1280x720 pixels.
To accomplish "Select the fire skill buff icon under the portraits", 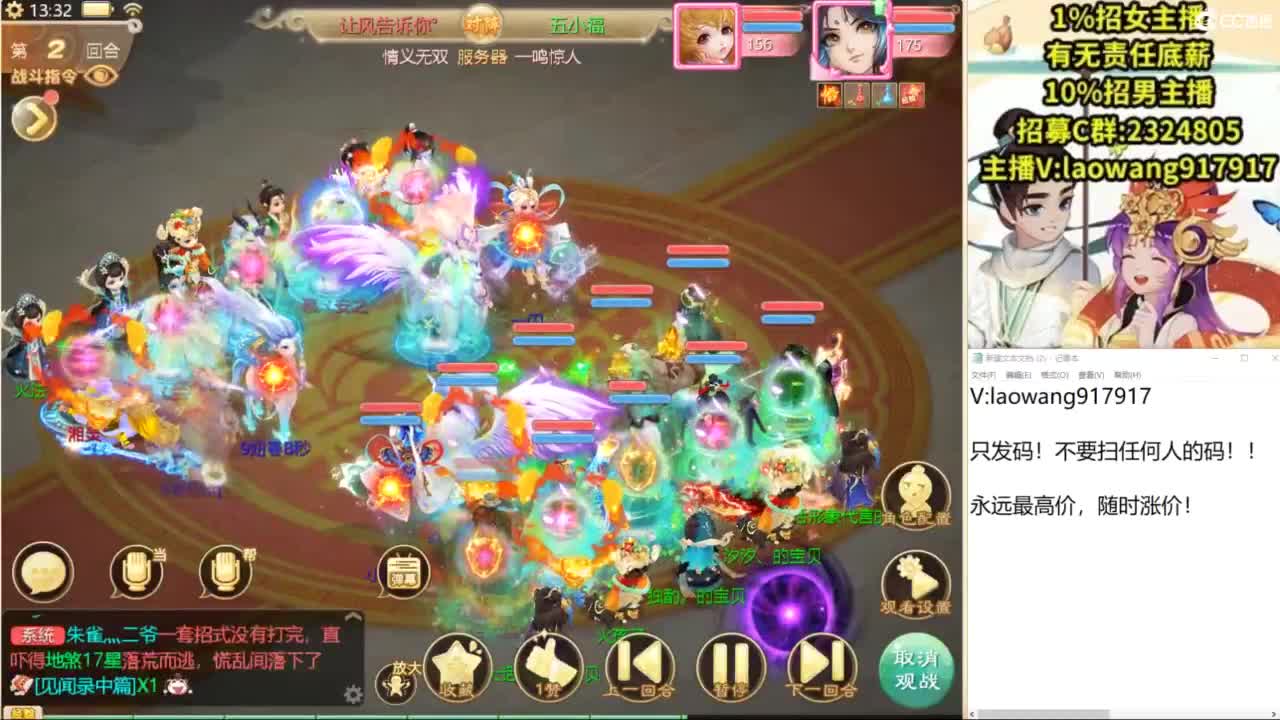I will (x=828, y=93).
